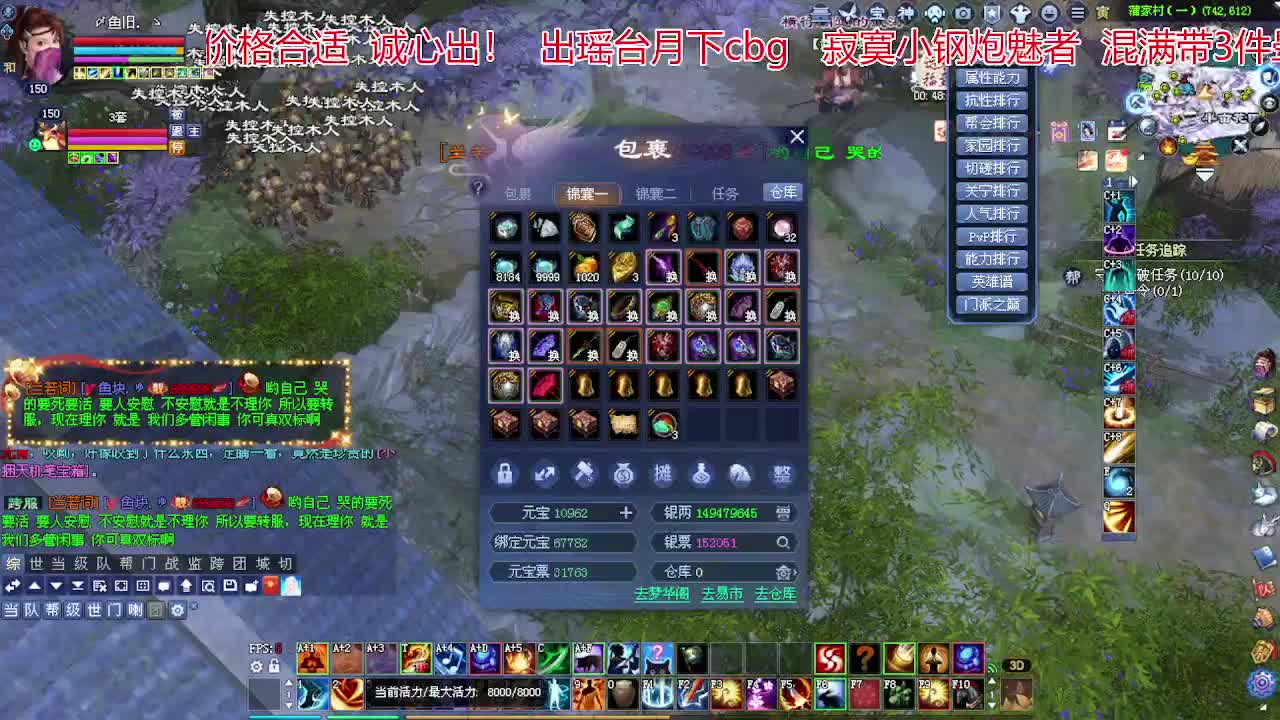Click the expand arrows icon in bag toolbar
Image resolution: width=1280 pixels, height=720 pixels.
[x=545, y=475]
